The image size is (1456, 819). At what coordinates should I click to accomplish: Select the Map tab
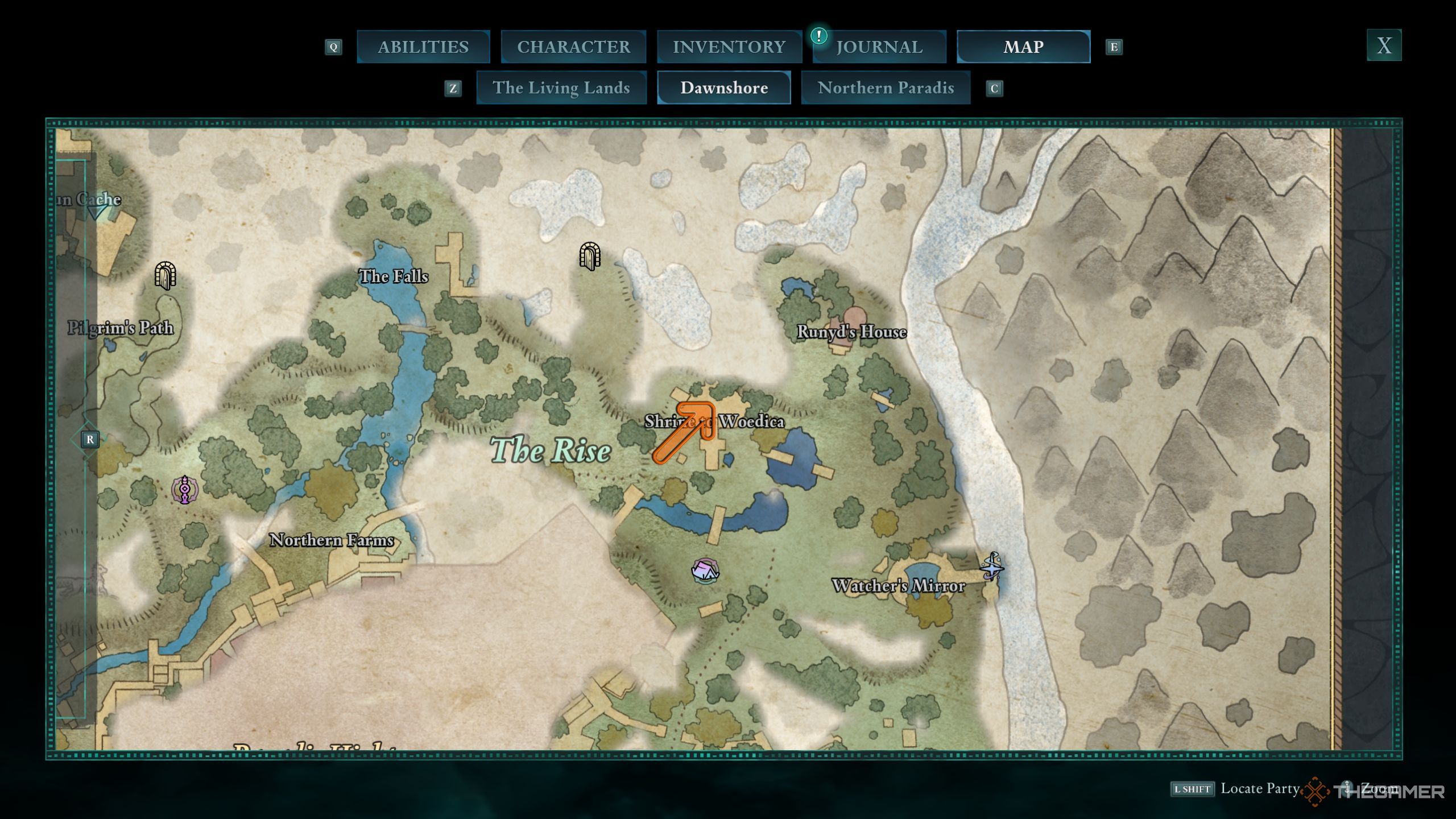click(x=1023, y=47)
